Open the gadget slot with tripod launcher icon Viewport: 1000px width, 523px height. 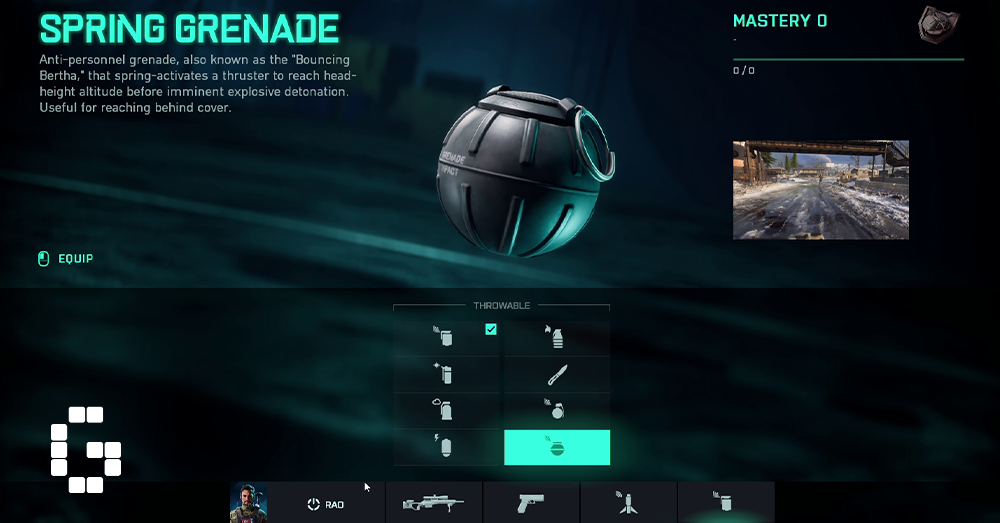click(628, 503)
